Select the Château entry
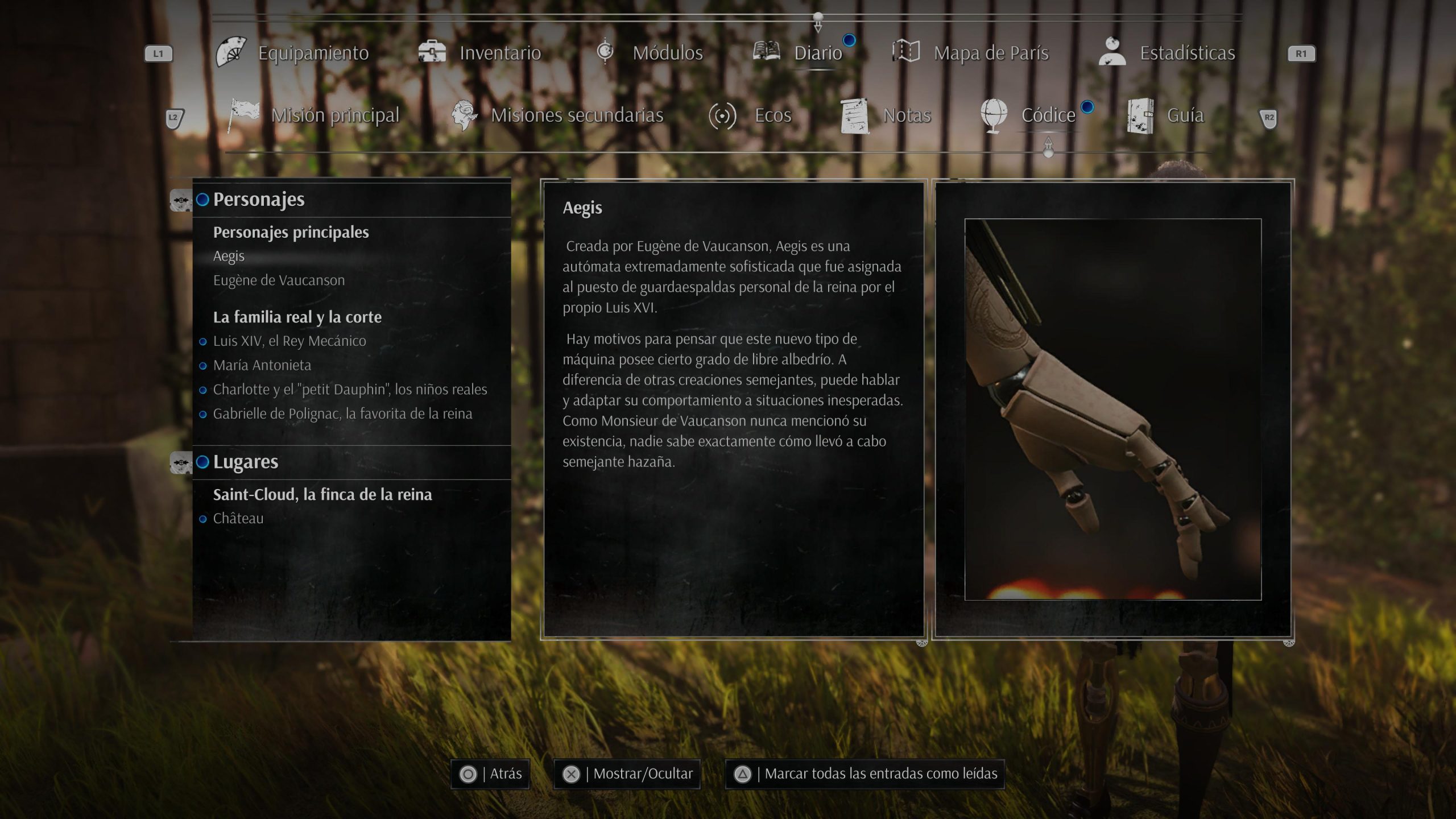The height and width of the screenshot is (819, 1456). tap(238, 519)
